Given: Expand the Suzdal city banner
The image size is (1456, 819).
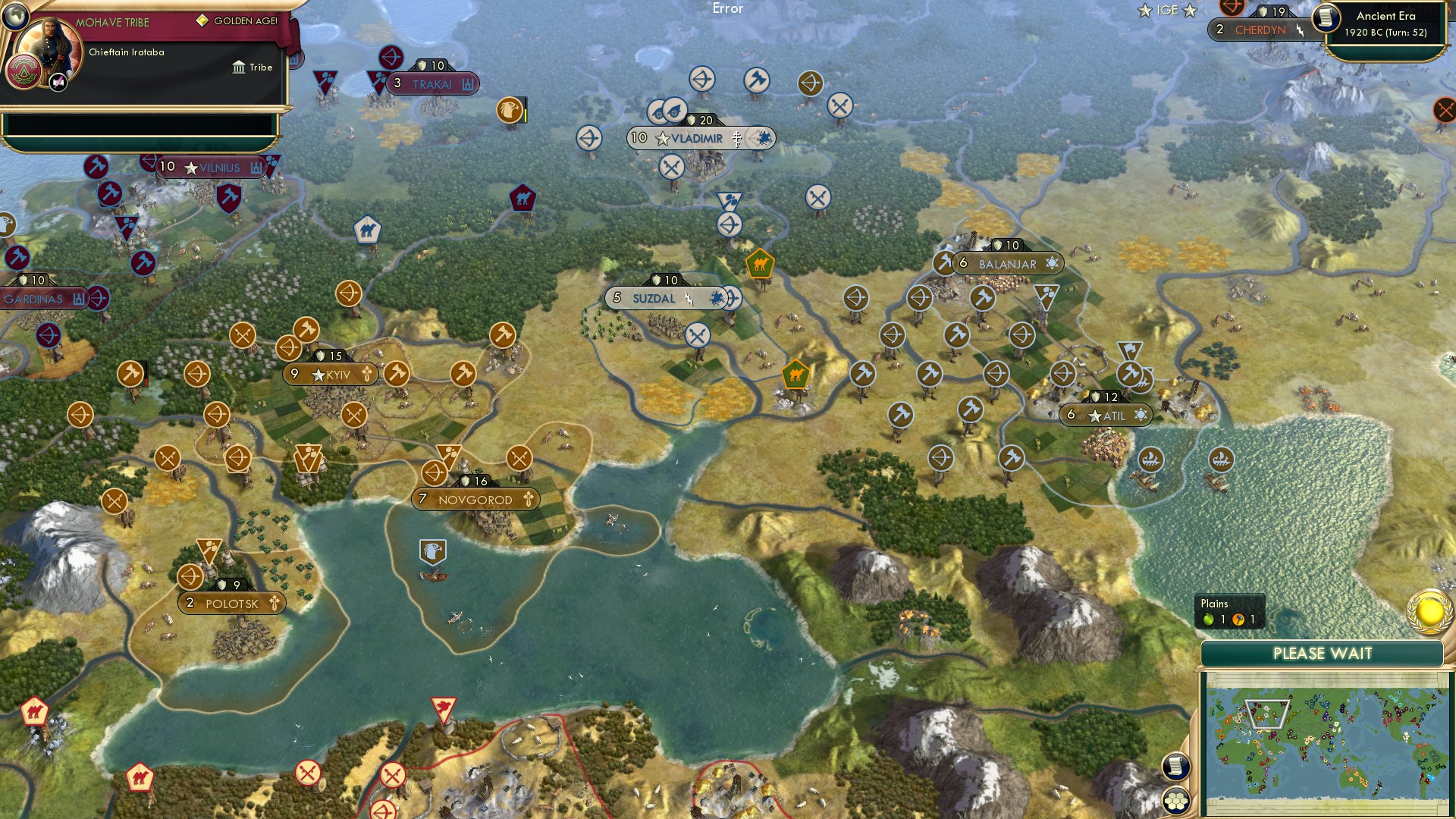Looking at the screenshot, I should 654,299.
